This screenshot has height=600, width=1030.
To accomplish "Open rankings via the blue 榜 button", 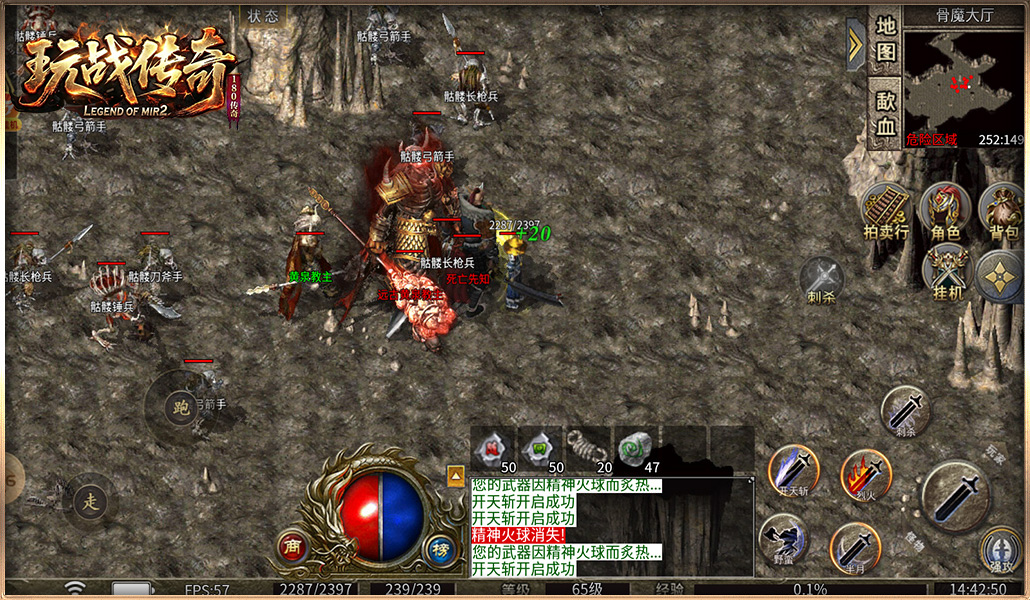I will (x=439, y=548).
